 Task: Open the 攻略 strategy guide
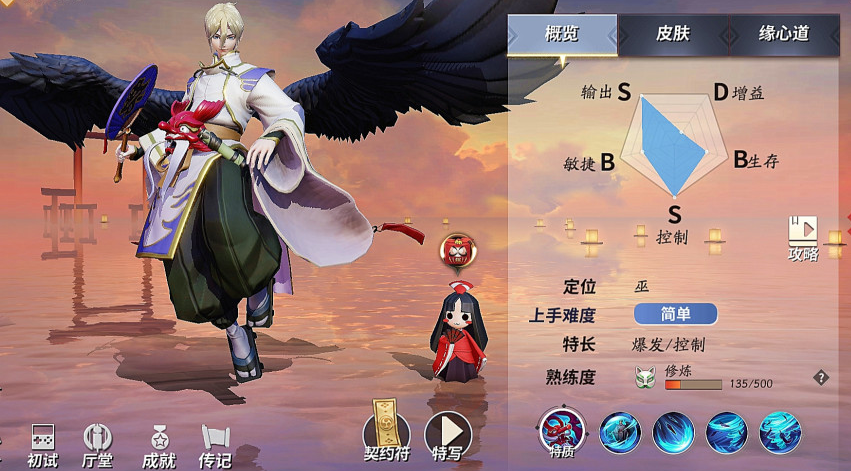802,238
